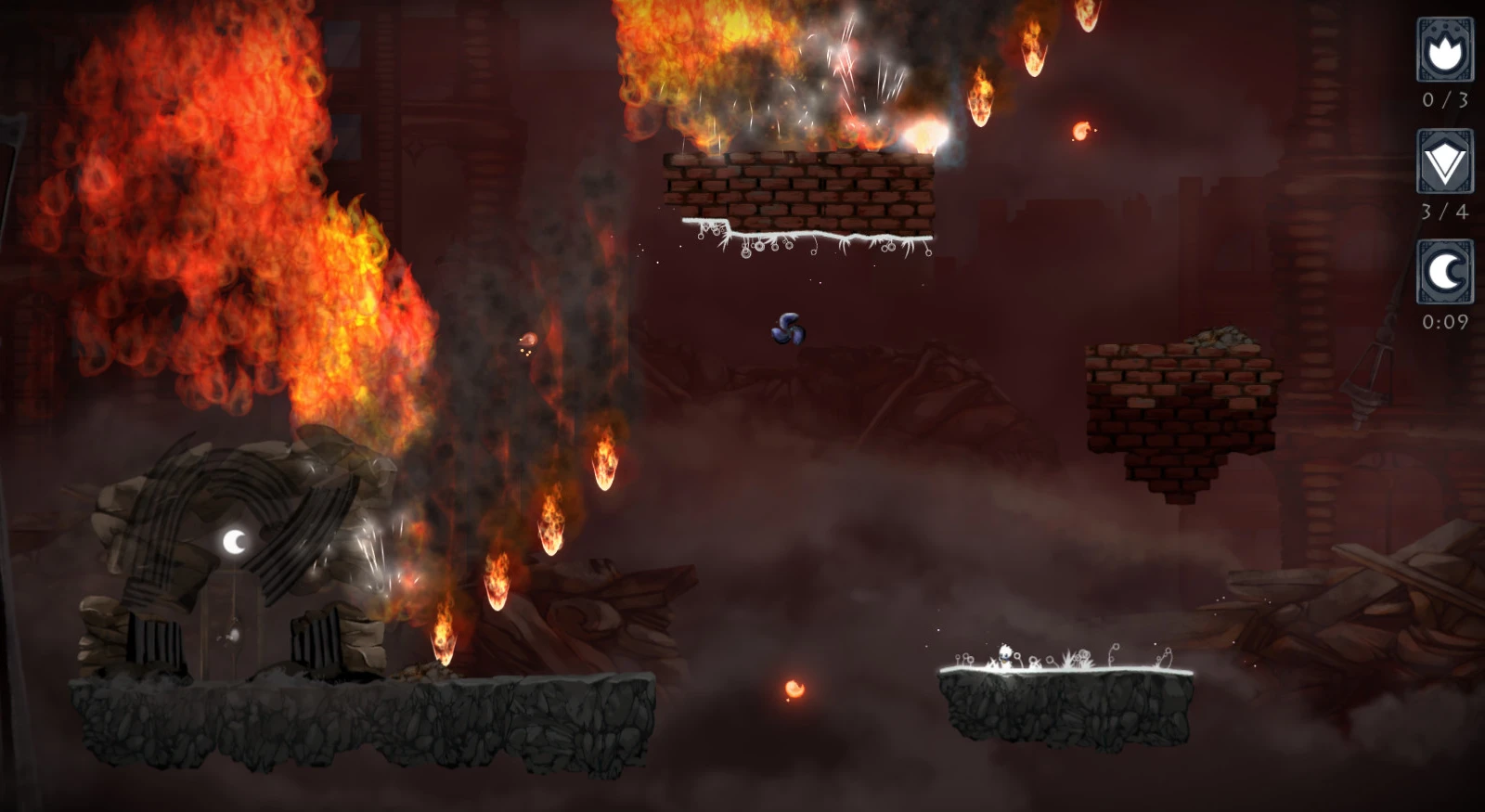
Task: Click the crescent moon timer card
Action: (x=1444, y=272)
